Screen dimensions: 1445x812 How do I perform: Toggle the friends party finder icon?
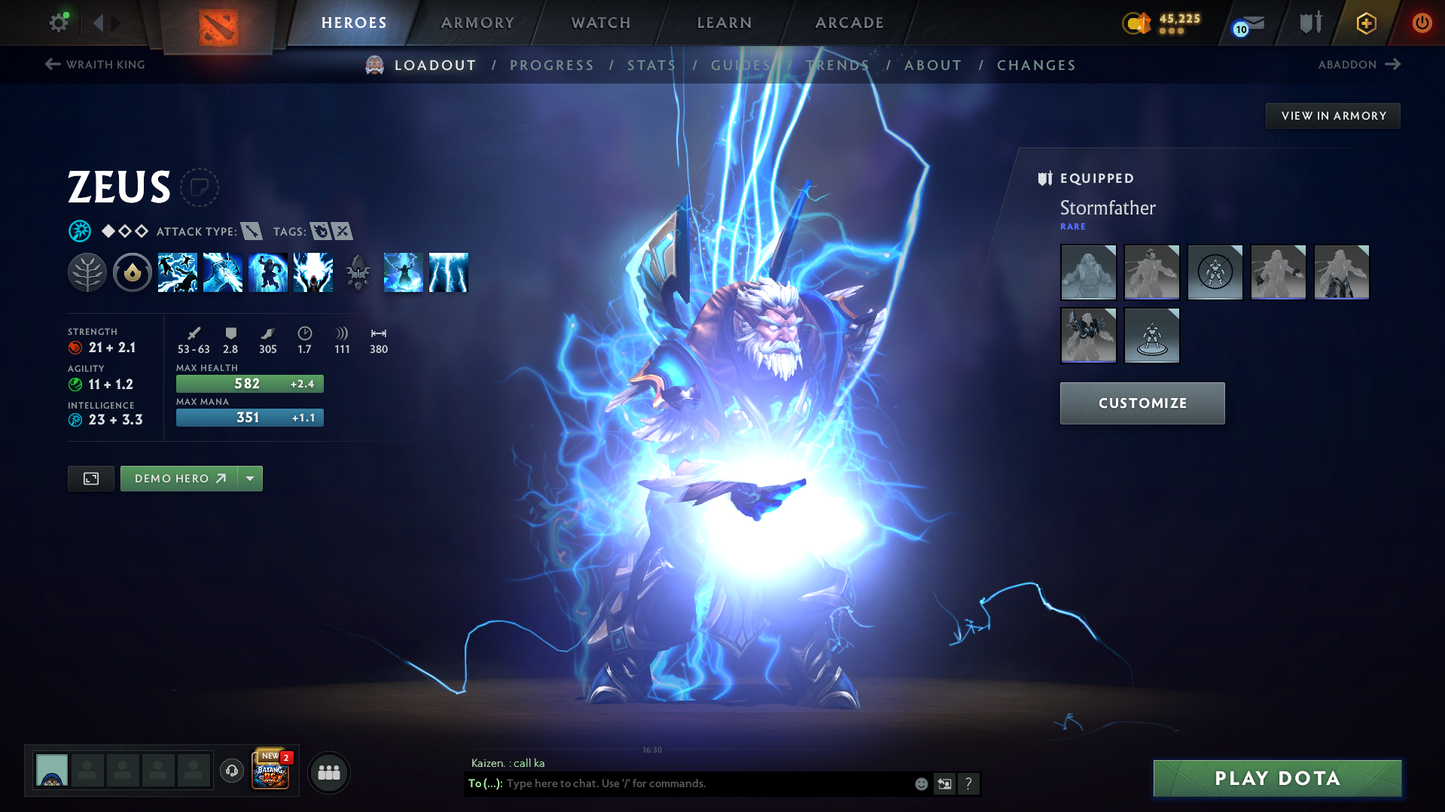tap(328, 772)
